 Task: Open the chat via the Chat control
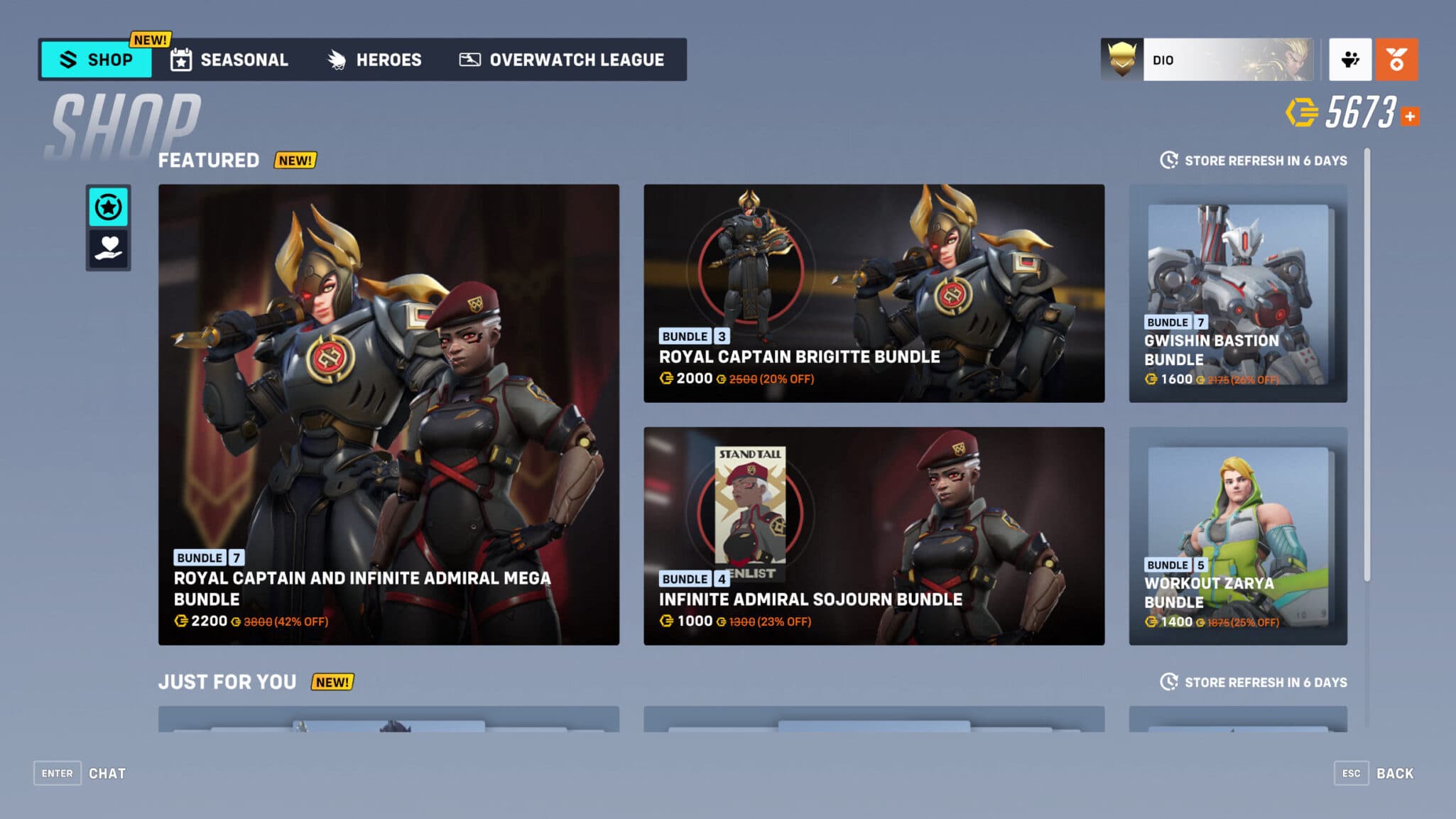(85, 773)
